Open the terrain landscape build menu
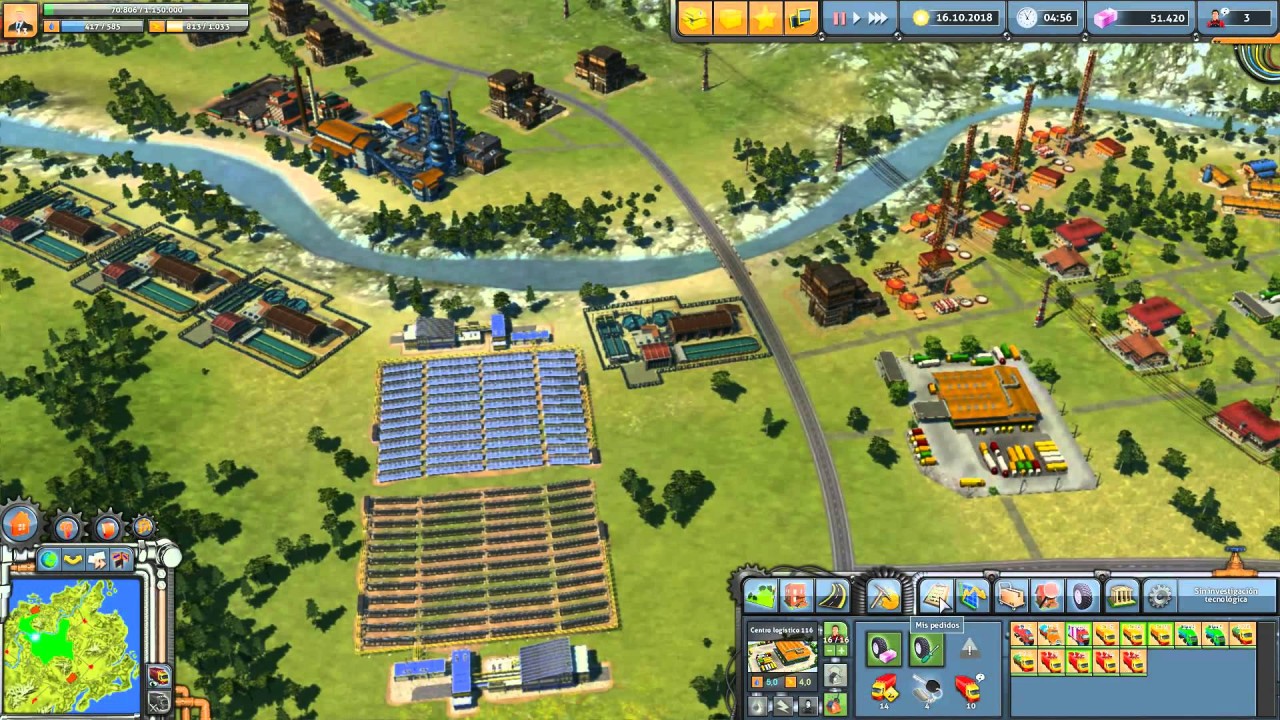1280x720 pixels. (x=760, y=596)
